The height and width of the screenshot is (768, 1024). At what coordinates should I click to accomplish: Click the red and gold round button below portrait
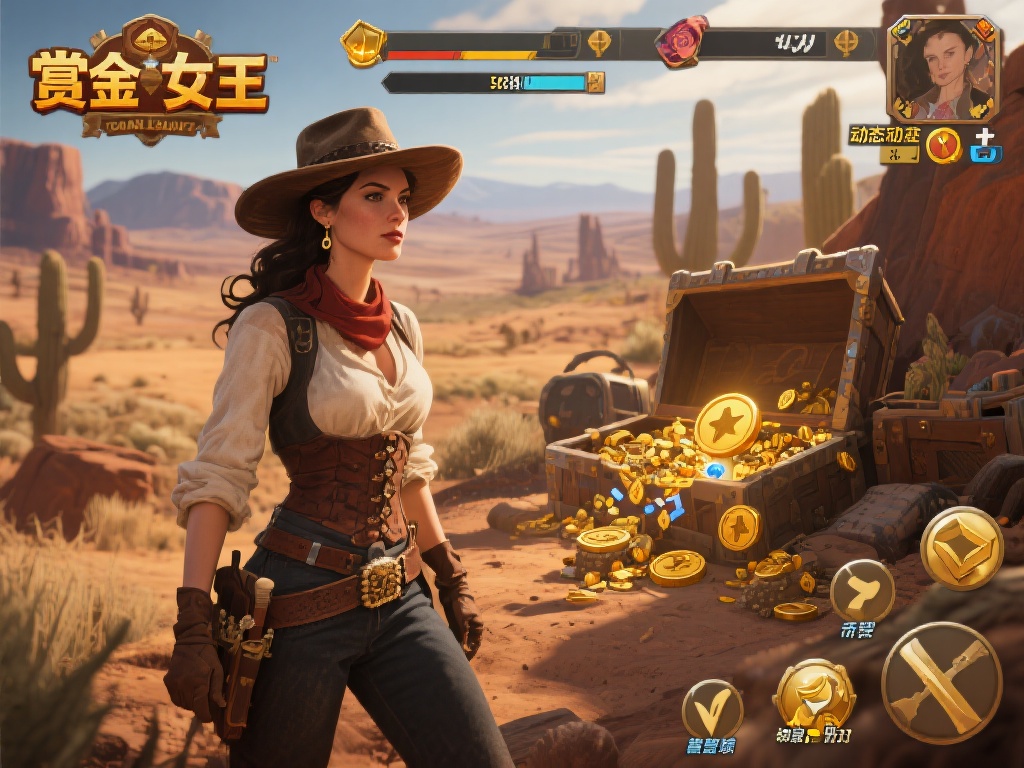click(943, 146)
